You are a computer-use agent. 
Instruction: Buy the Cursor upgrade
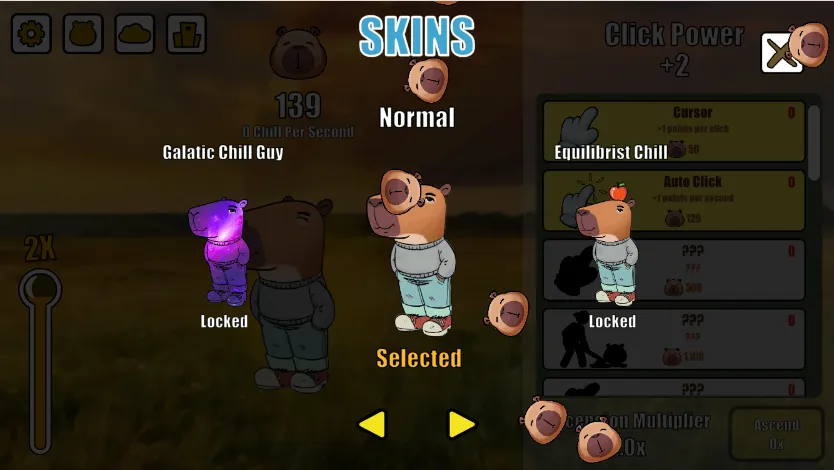673,131
